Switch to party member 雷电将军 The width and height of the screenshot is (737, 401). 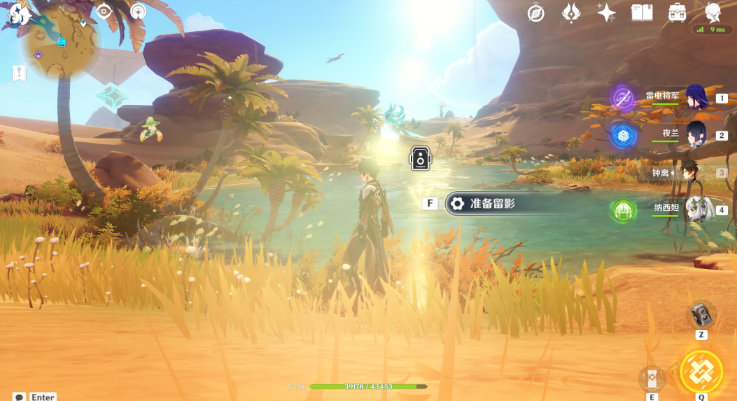coord(694,98)
